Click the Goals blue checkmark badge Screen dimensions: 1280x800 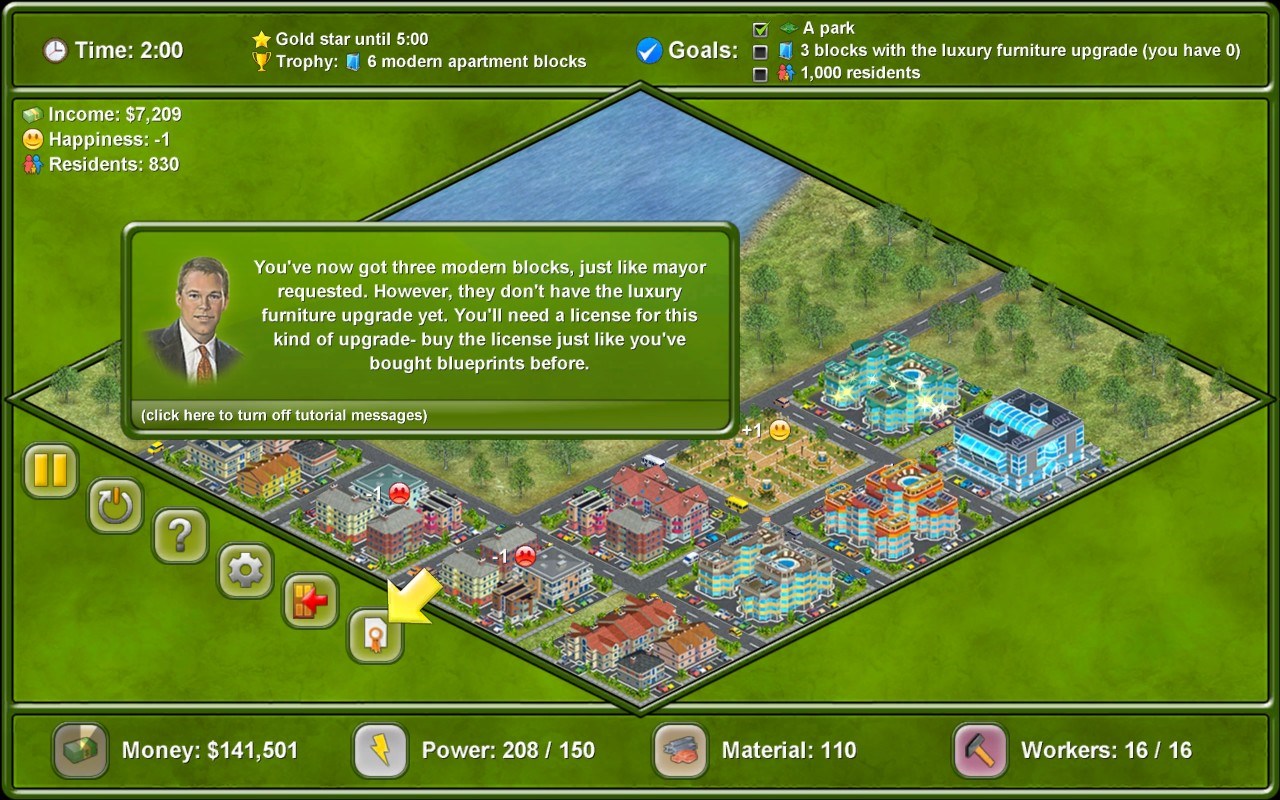649,48
